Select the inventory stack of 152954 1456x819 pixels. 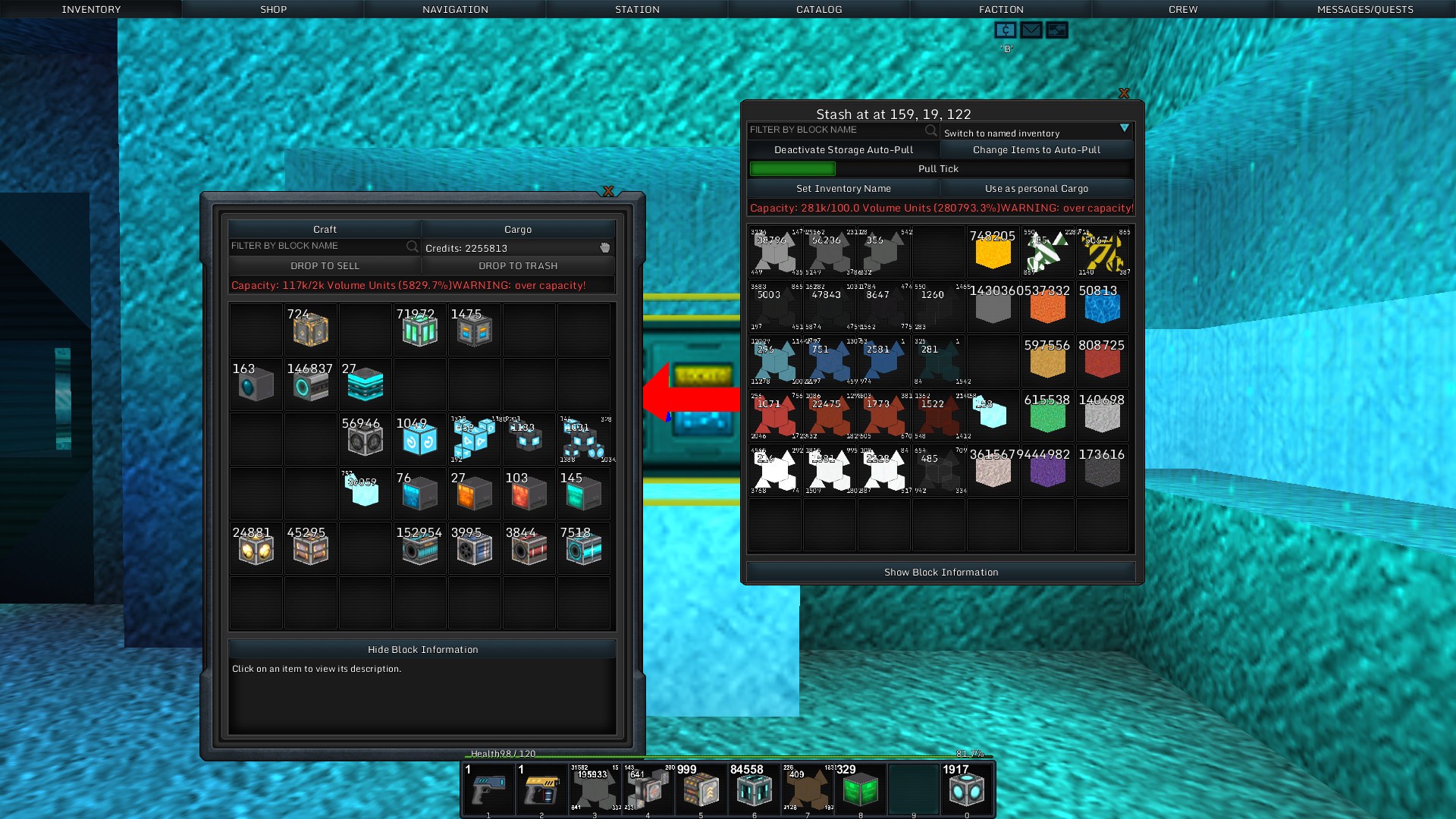click(x=419, y=548)
